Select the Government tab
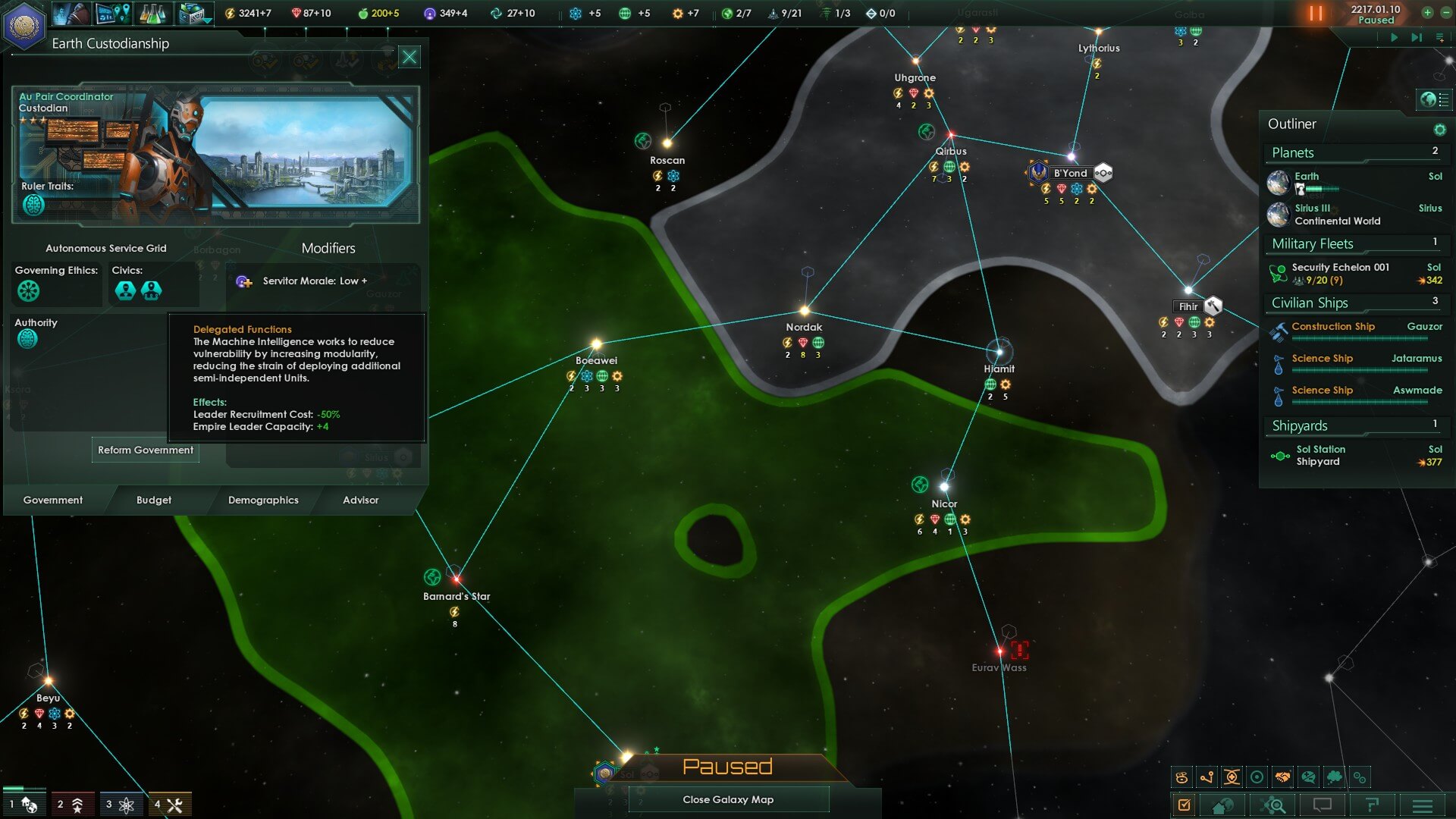The width and height of the screenshot is (1456, 819). pyautogui.click(x=53, y=500)
